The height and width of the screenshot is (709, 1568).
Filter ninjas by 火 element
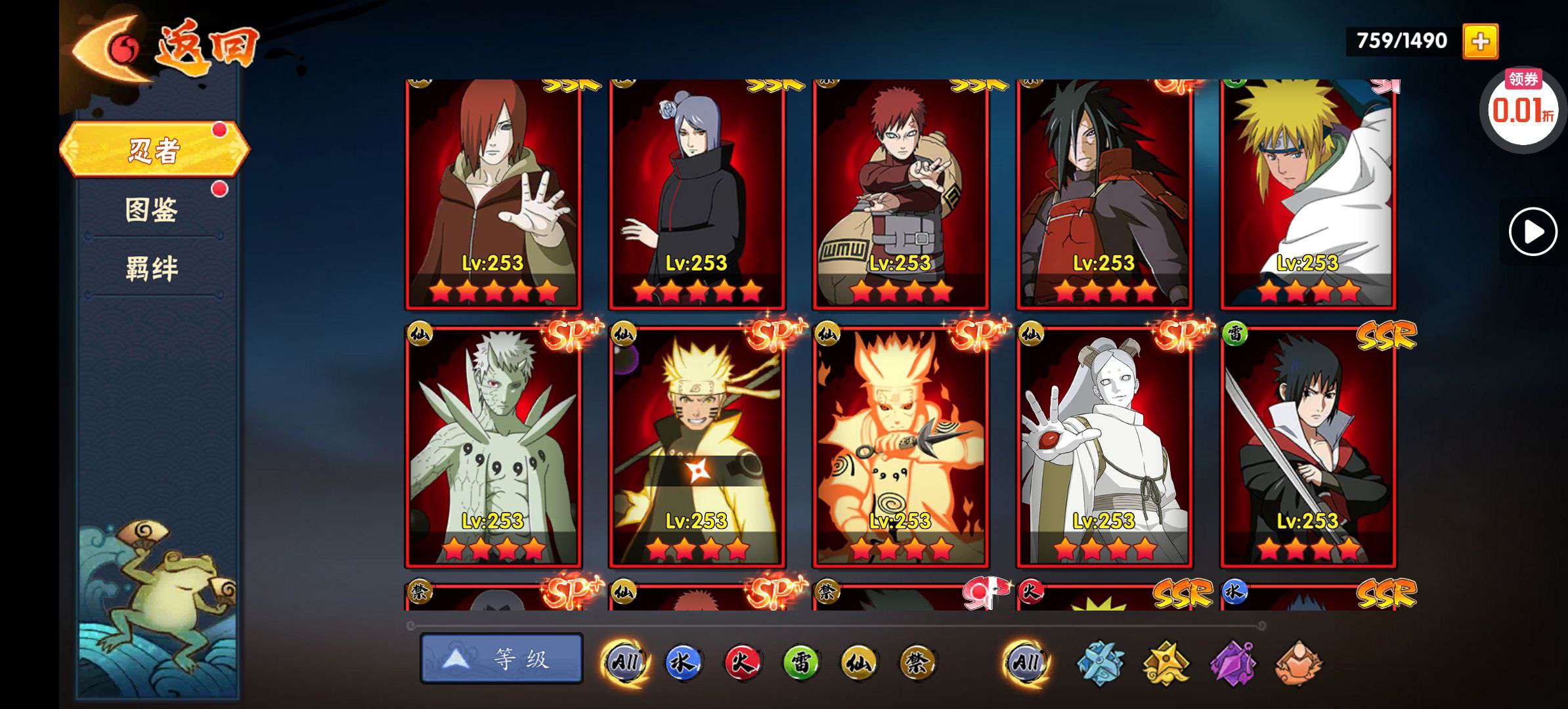click(742, 662)
